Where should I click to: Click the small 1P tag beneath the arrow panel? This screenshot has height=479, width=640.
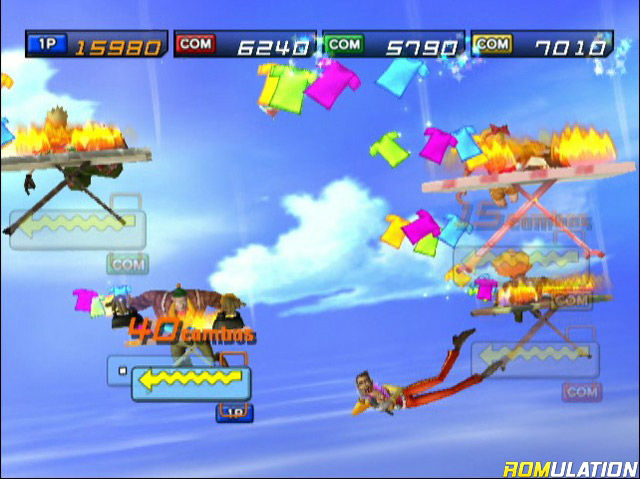point(234,412)
